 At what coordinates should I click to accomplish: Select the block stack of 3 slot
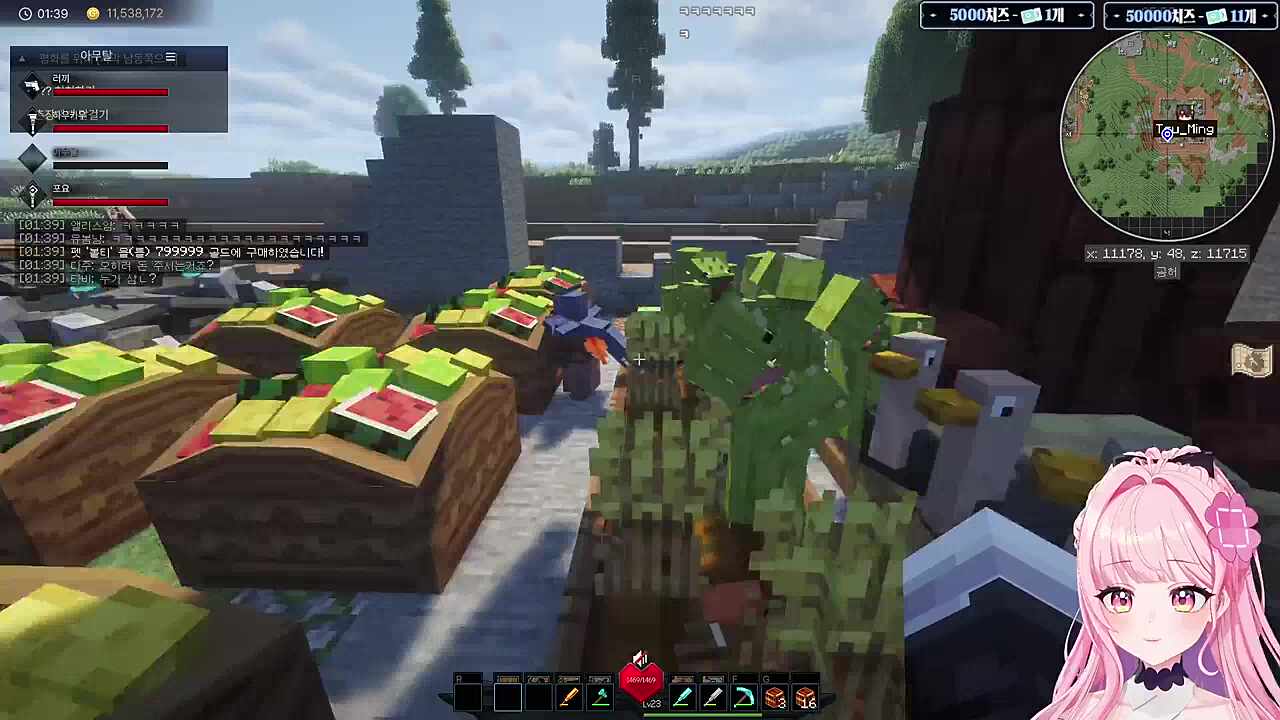tap(775, 697)
